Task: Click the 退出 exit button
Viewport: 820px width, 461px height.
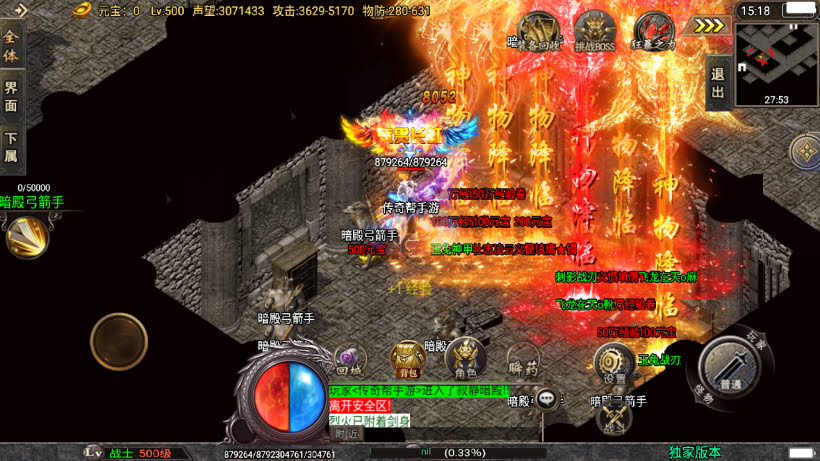Action: (717, 82)
